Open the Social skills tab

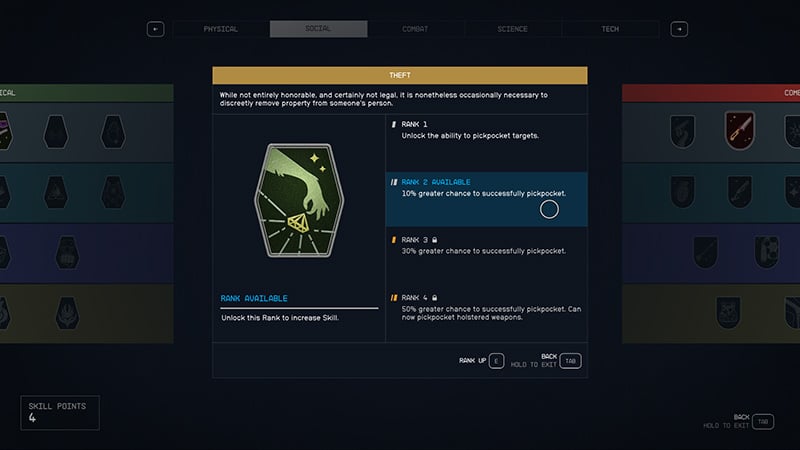[x=318, y=29]
